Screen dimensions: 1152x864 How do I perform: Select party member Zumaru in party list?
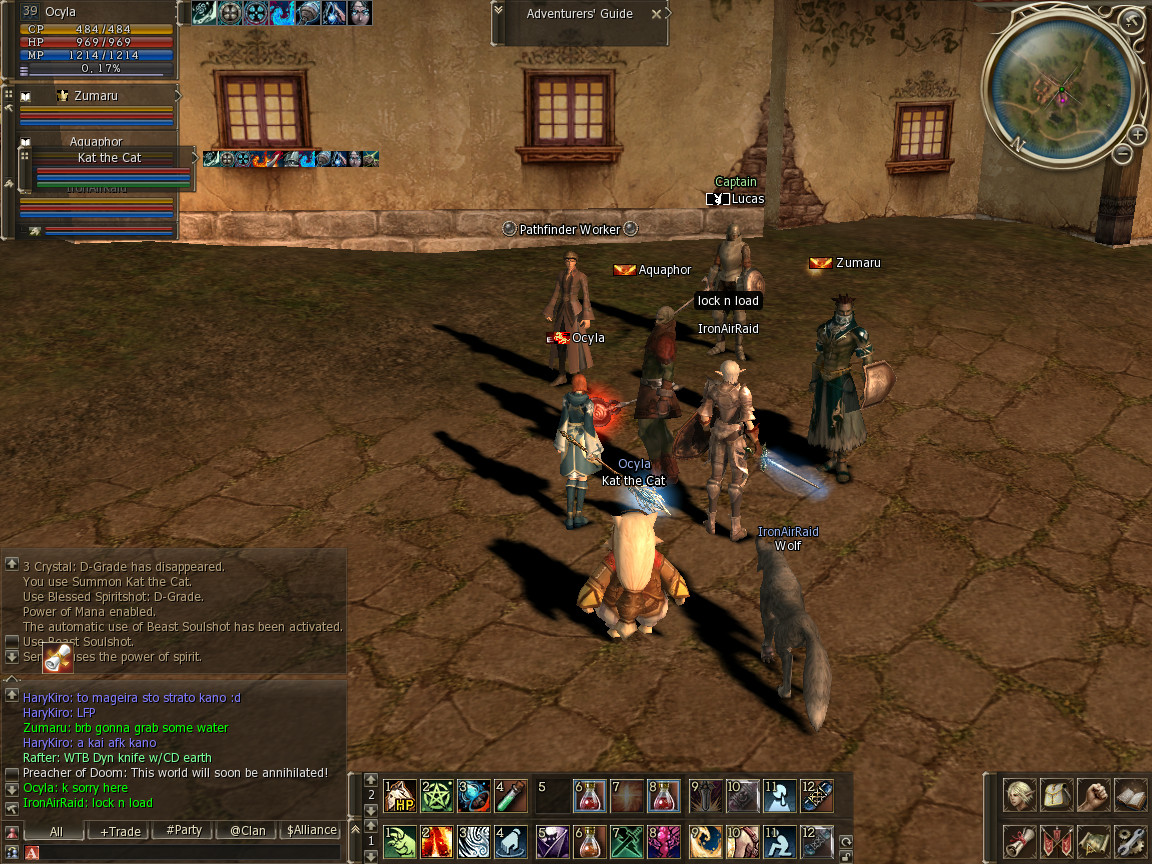coord(96,96)
